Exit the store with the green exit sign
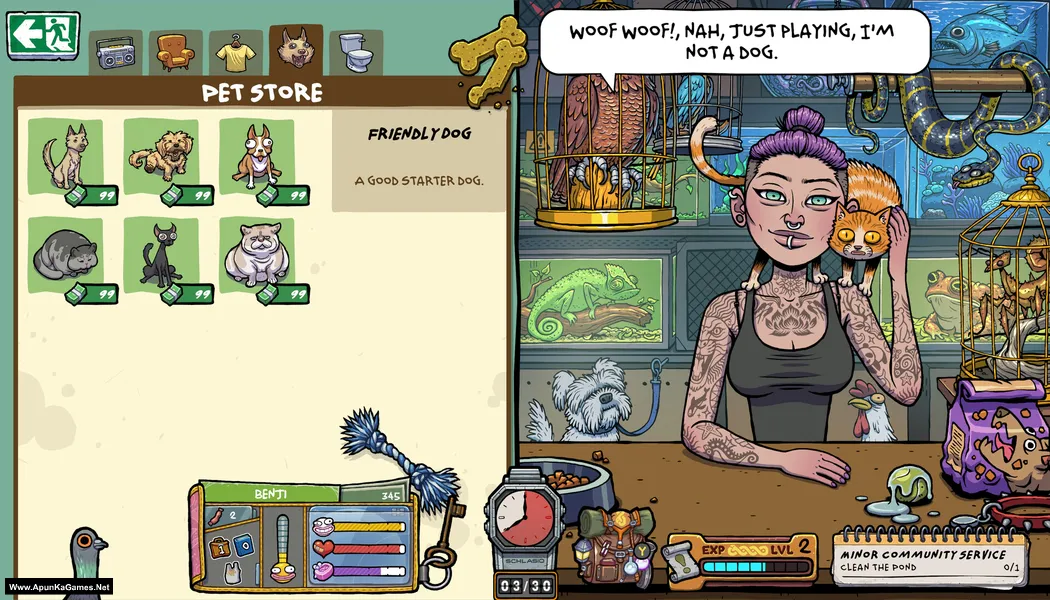 pyautogui.click(x=43, y=35)
